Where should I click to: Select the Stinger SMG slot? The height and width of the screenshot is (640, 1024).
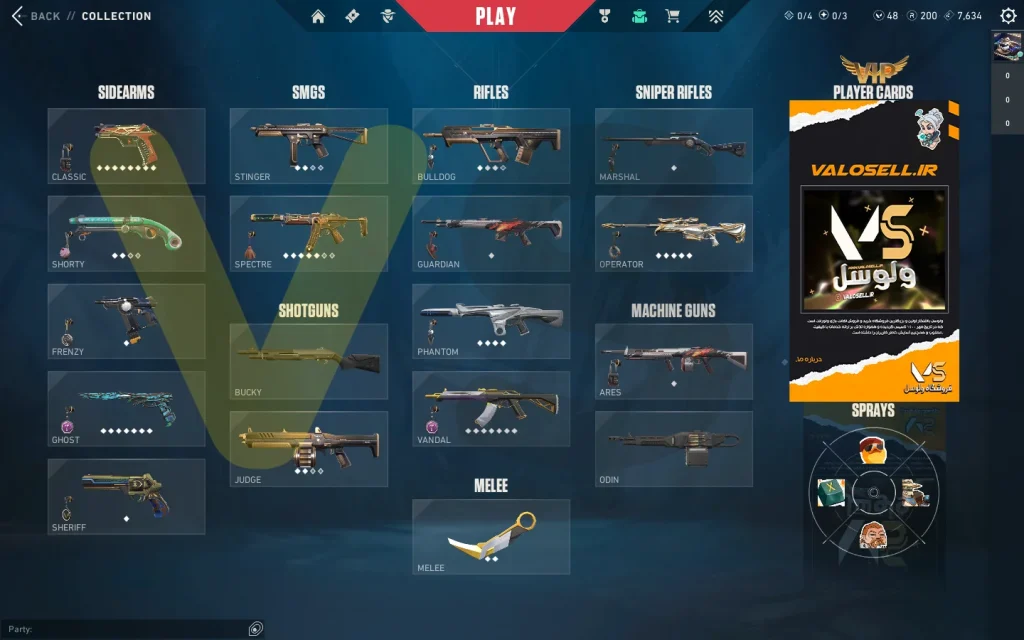309,146
